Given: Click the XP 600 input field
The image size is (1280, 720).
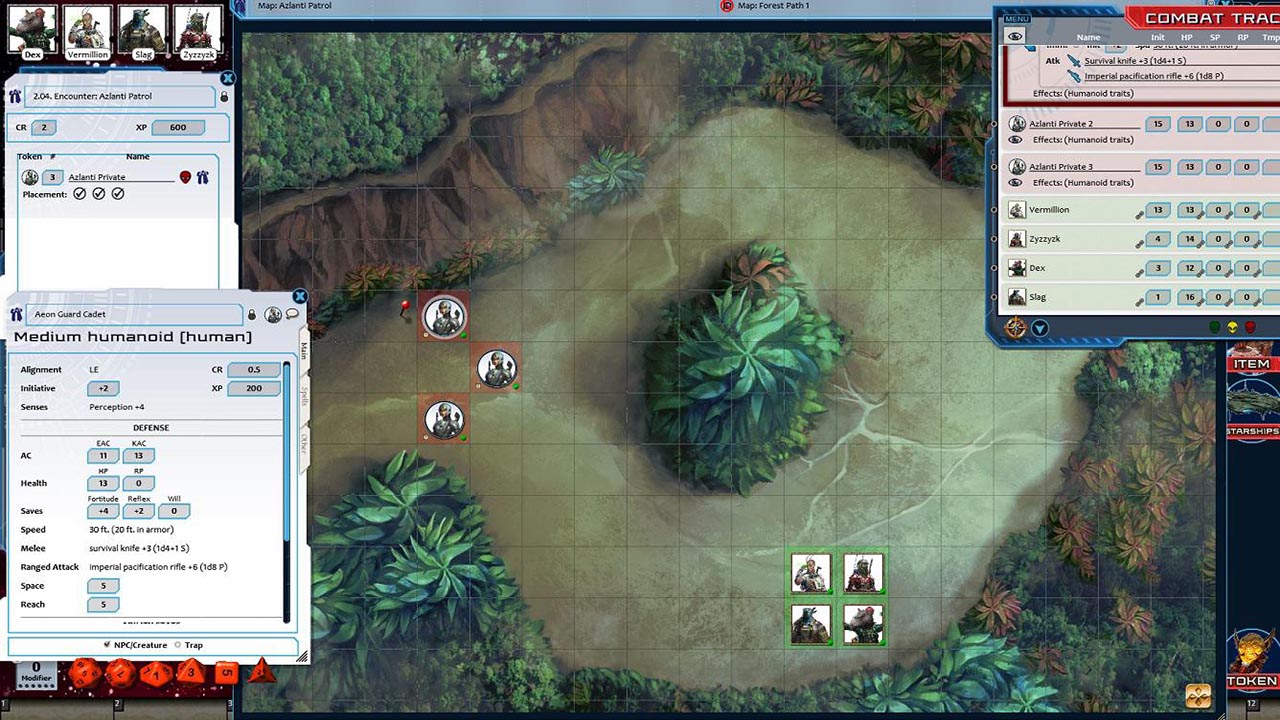Looking at the screenshot, I should (179, 127).
